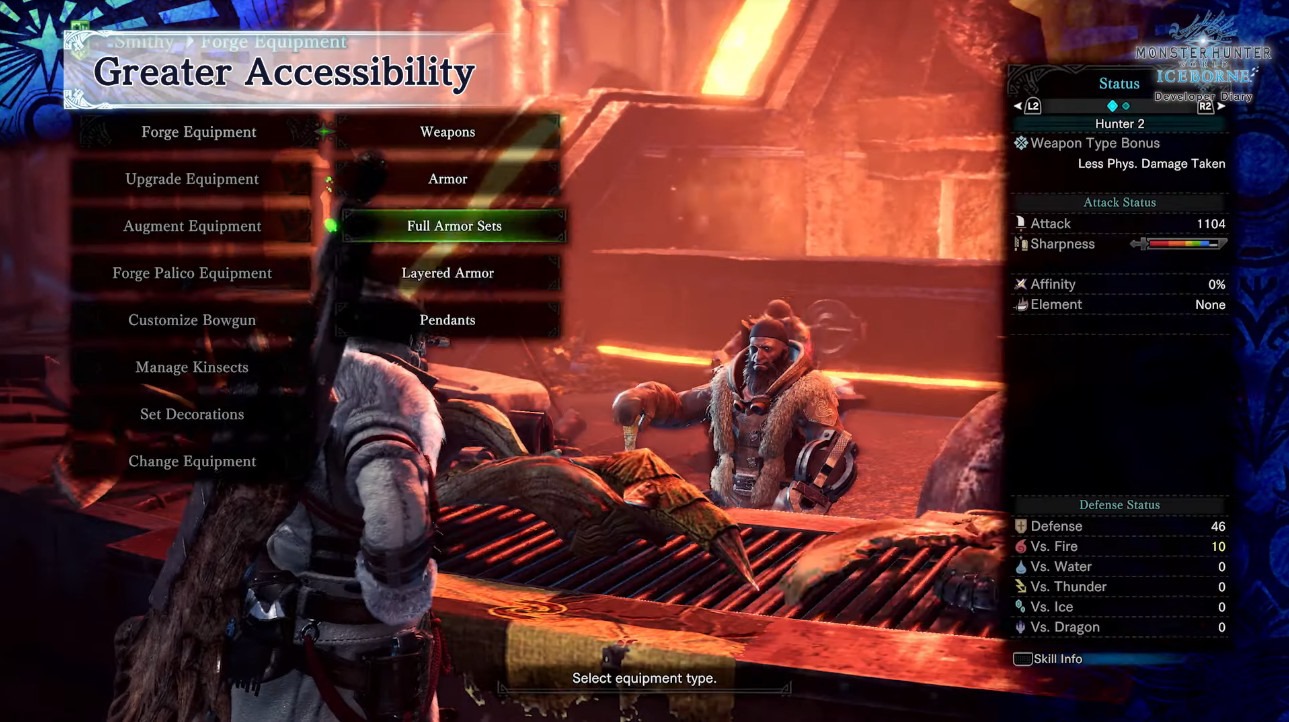Select Forge Equipment in Smithy menu
The width and height of the screenshot is (1289, 722).
198,132
